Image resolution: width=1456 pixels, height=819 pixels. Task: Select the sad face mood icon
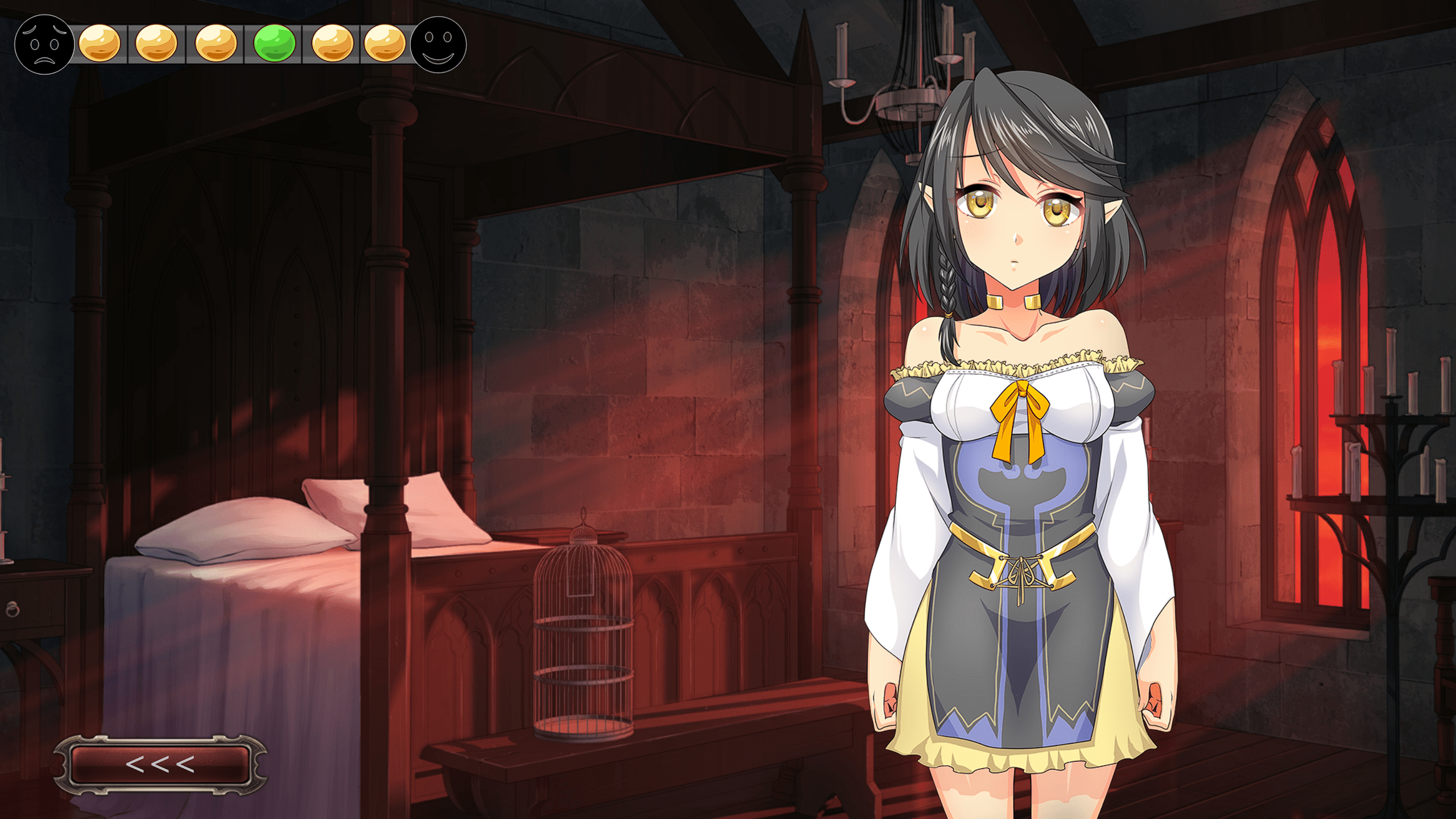click(x=44, y=44)
